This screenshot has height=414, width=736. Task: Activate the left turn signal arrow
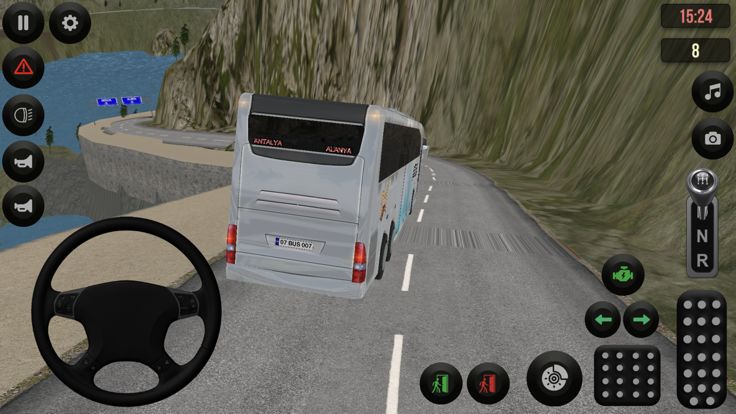pyautogui.click(x=603, y=320)
